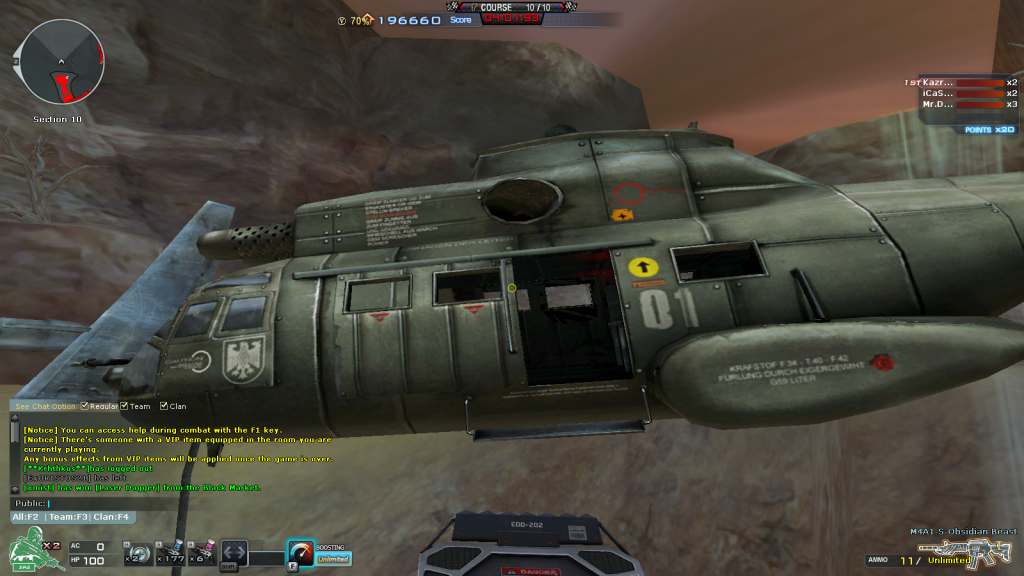The image size is (1024, 576).
Task: Toggle the Team chat checkbox
Action: pos(124,406)
